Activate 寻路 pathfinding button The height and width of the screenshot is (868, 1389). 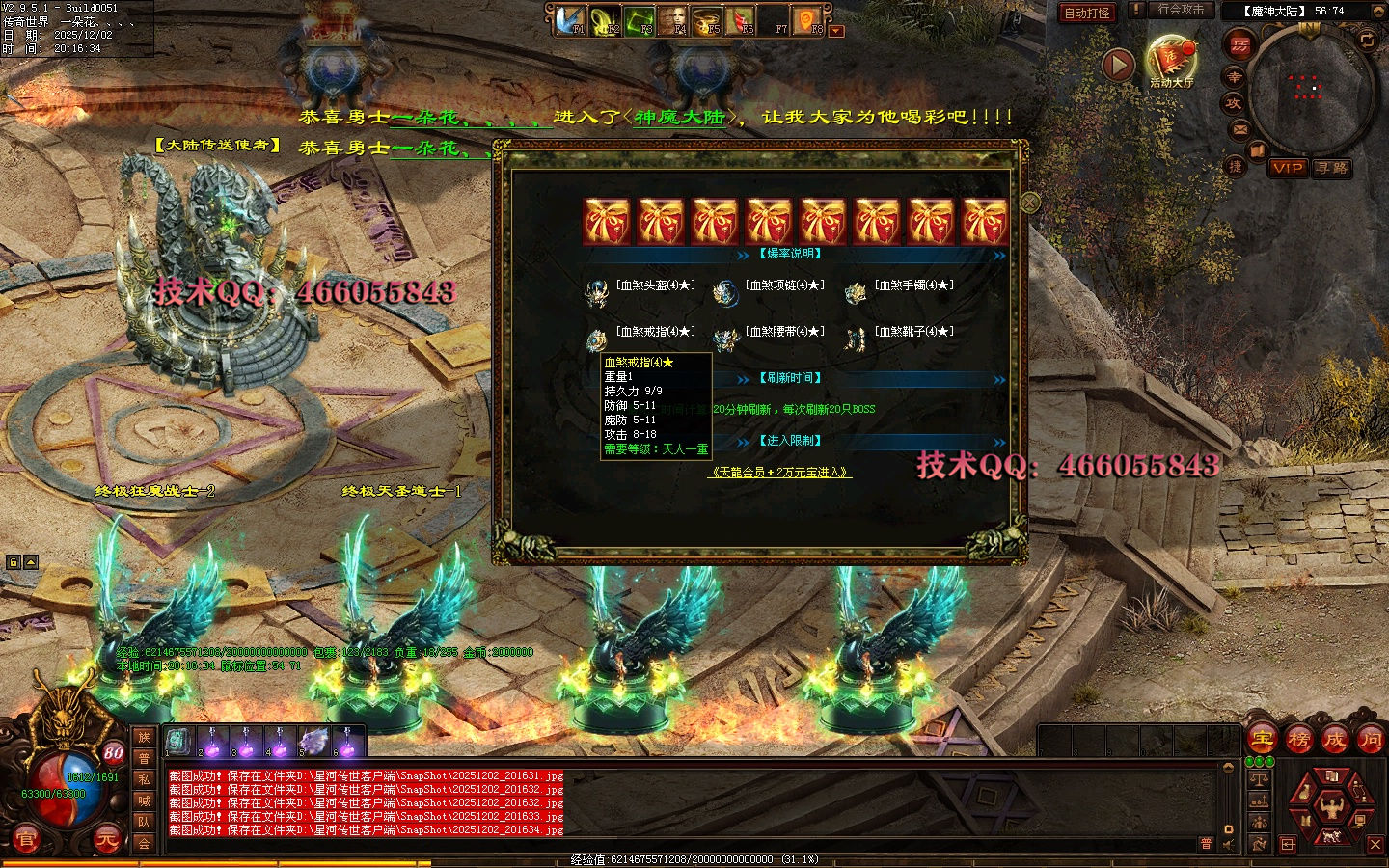point(1332,168)
